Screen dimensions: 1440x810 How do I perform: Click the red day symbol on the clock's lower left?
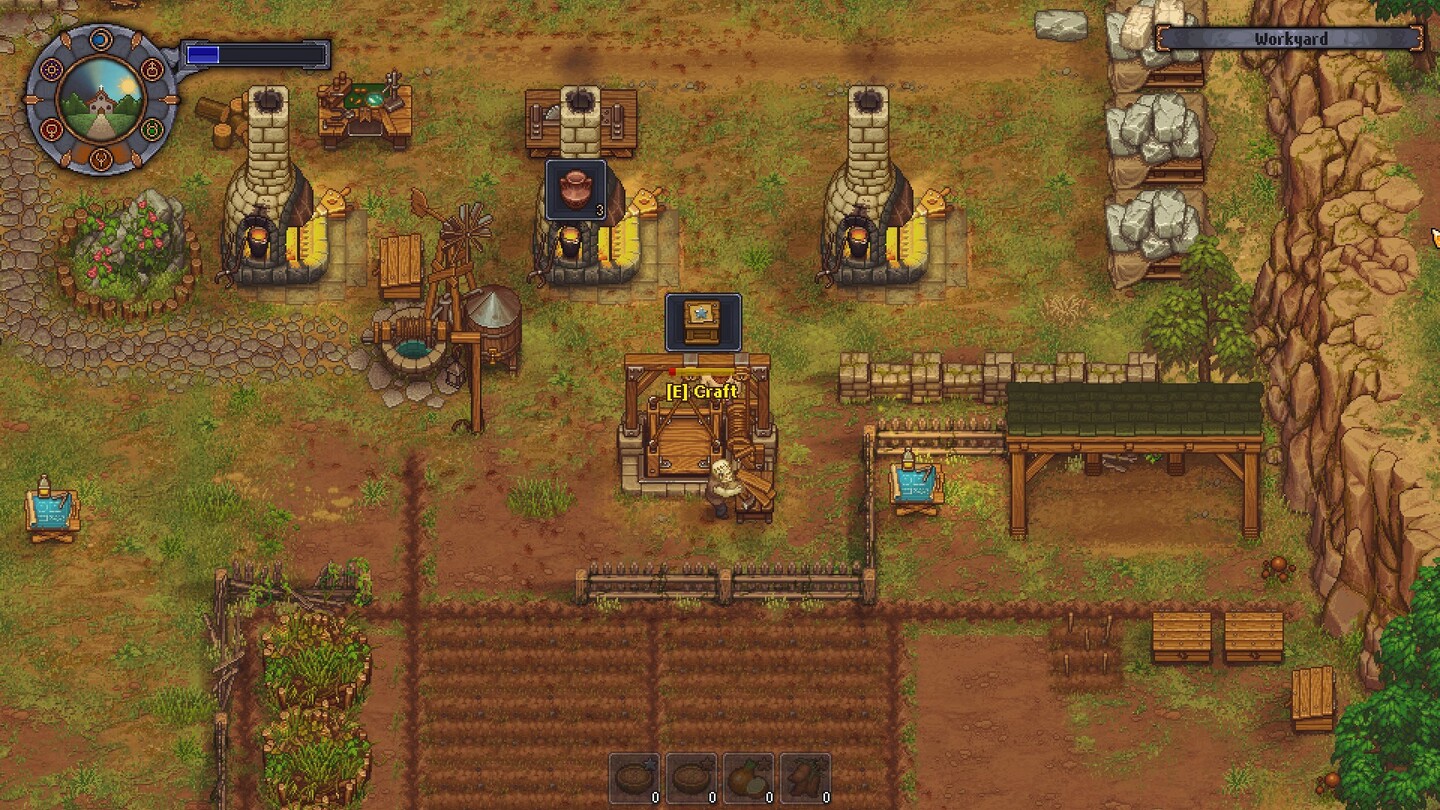[x=51, y=128]
